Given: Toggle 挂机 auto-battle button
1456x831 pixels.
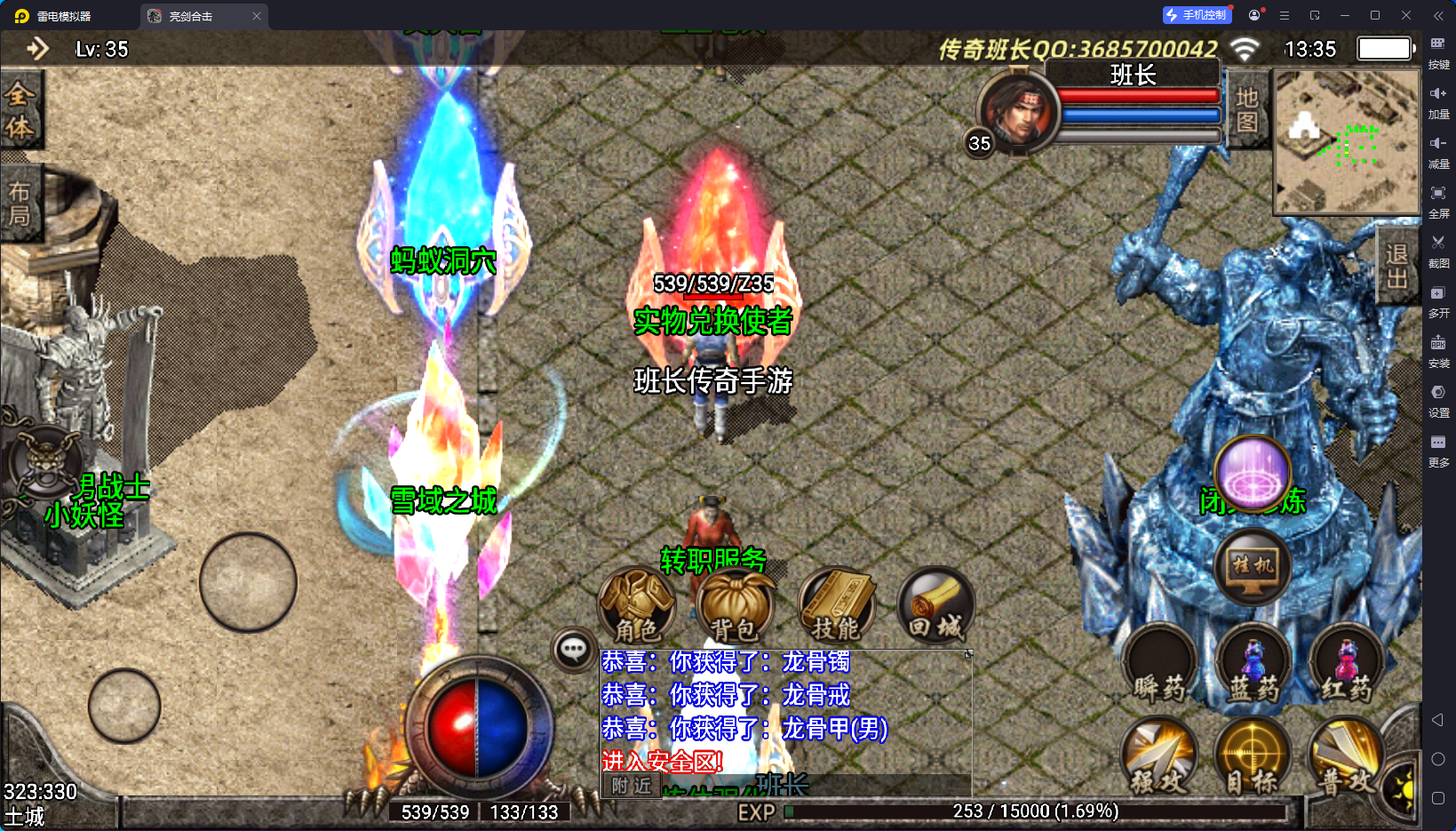Looking at the screenshot, I should point(1253,566).
